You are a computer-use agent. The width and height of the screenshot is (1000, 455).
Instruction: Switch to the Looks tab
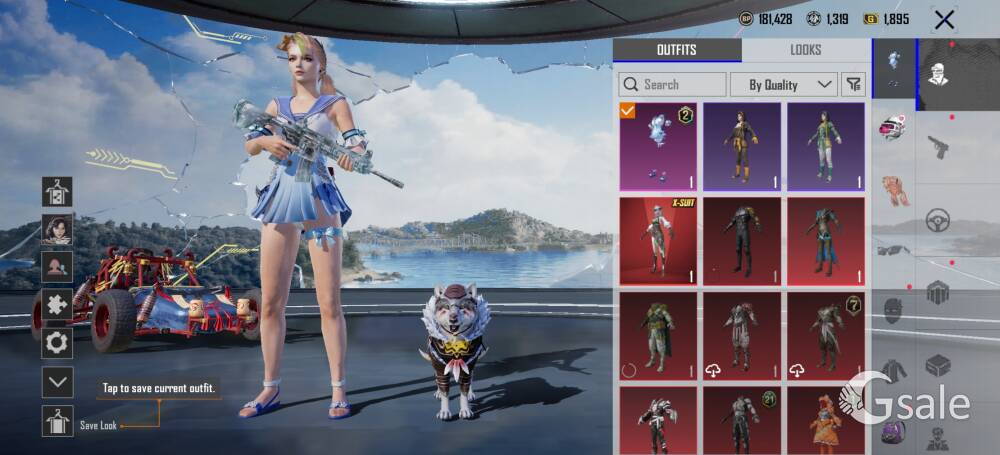tap(805, 50)
